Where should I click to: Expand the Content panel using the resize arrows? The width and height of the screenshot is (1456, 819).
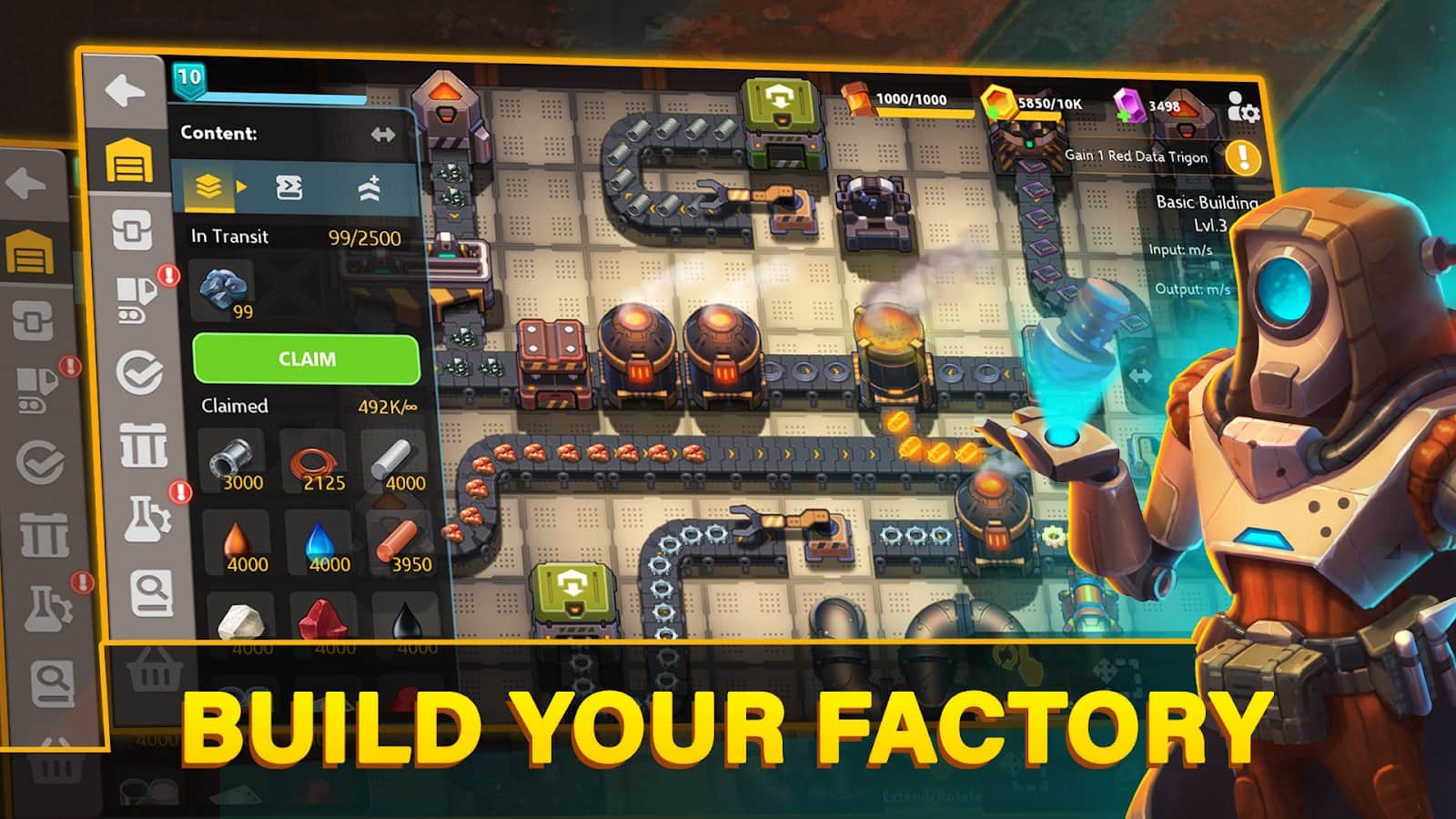coord(384,134)
